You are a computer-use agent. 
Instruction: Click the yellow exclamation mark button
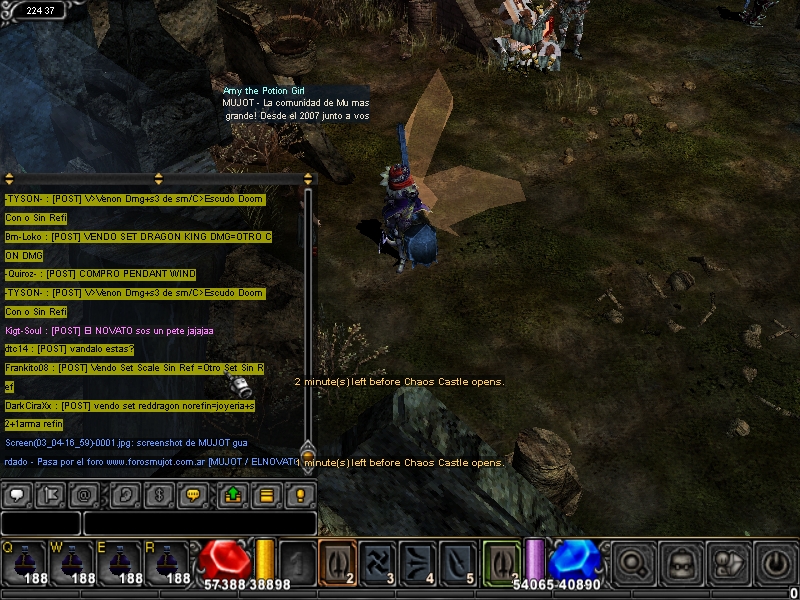(299, 494)
